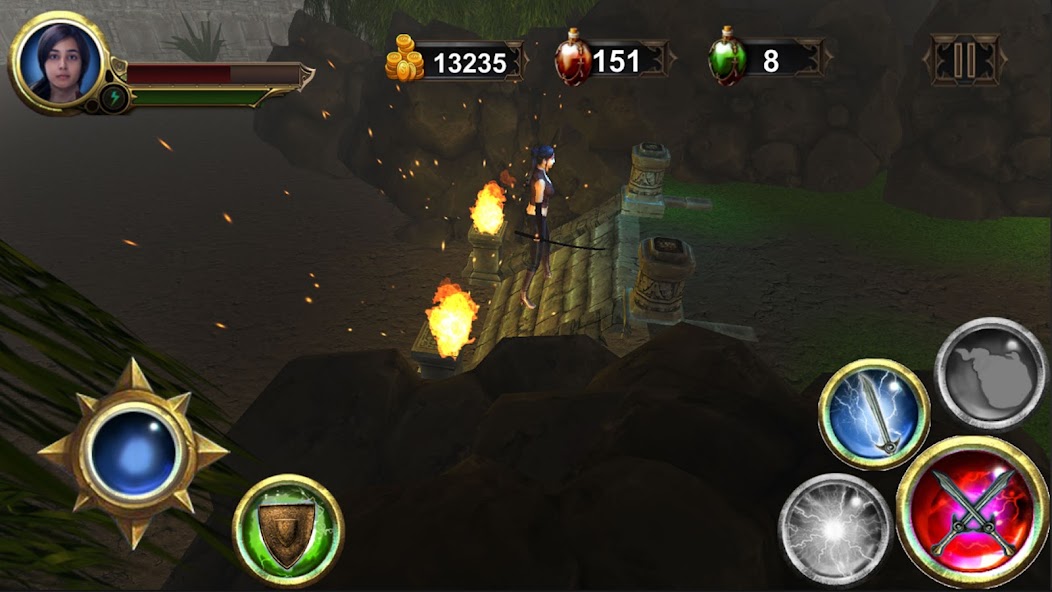Tap the gold coins stack icon

[405, 59]
